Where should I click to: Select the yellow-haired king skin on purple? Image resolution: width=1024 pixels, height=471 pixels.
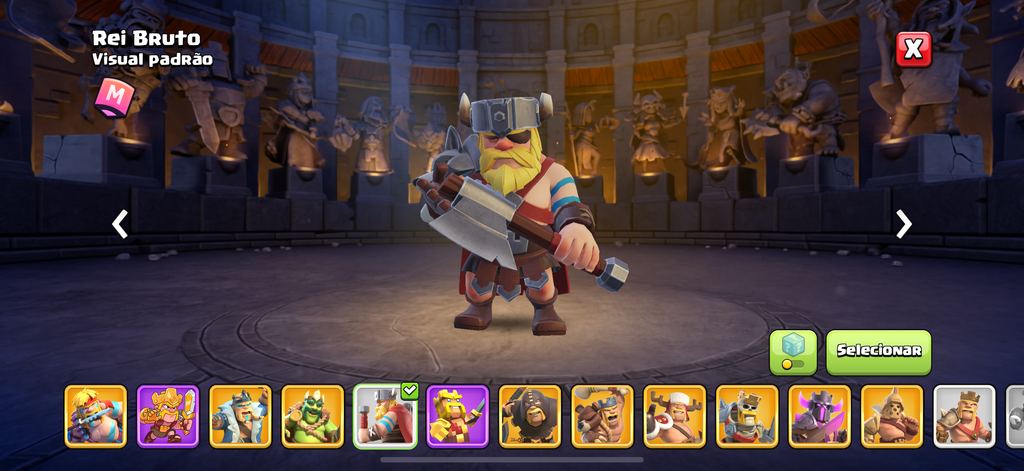click(x=457, y=414)
